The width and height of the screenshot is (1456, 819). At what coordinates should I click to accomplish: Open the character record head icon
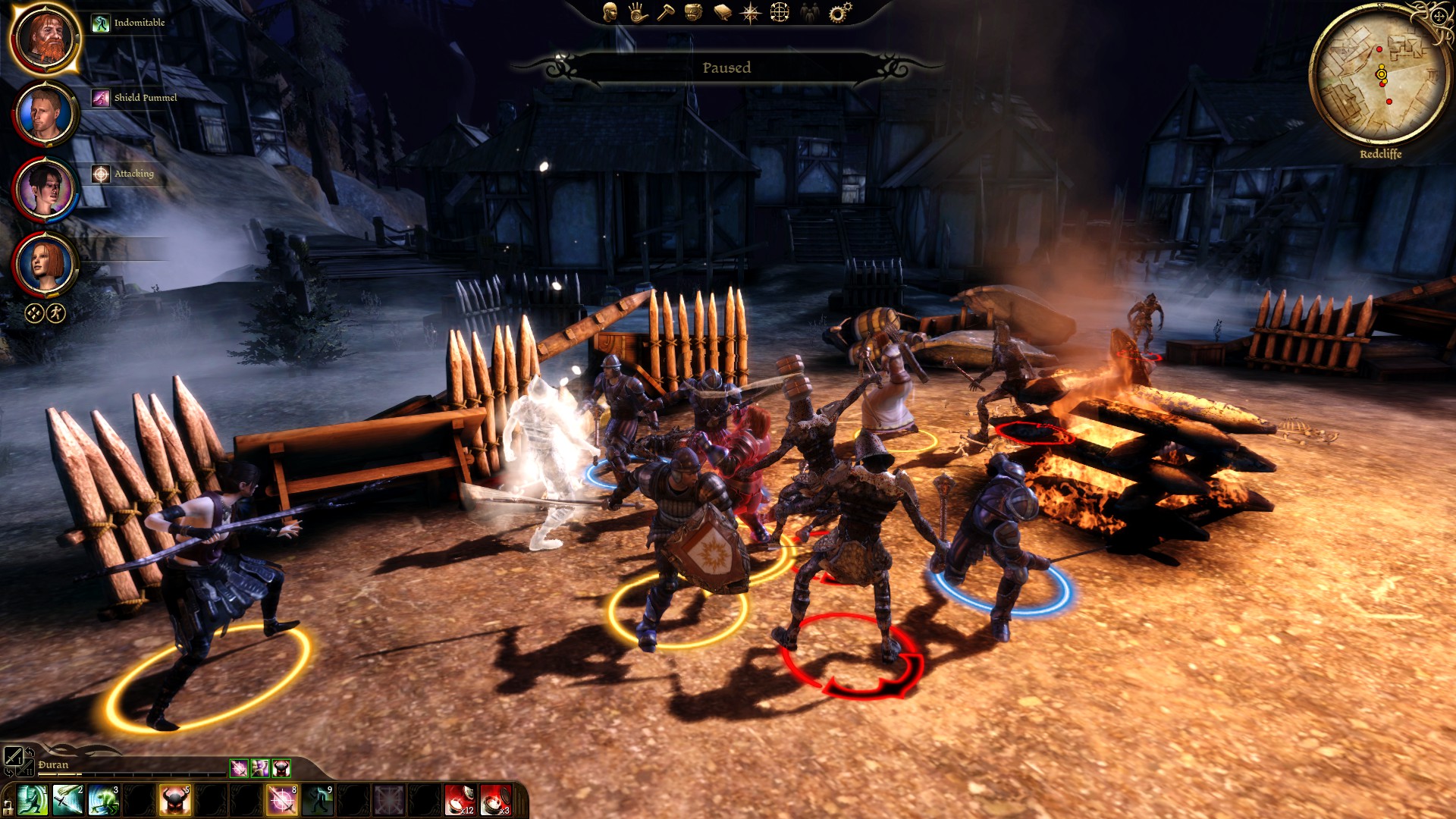(x=610, y=12)
